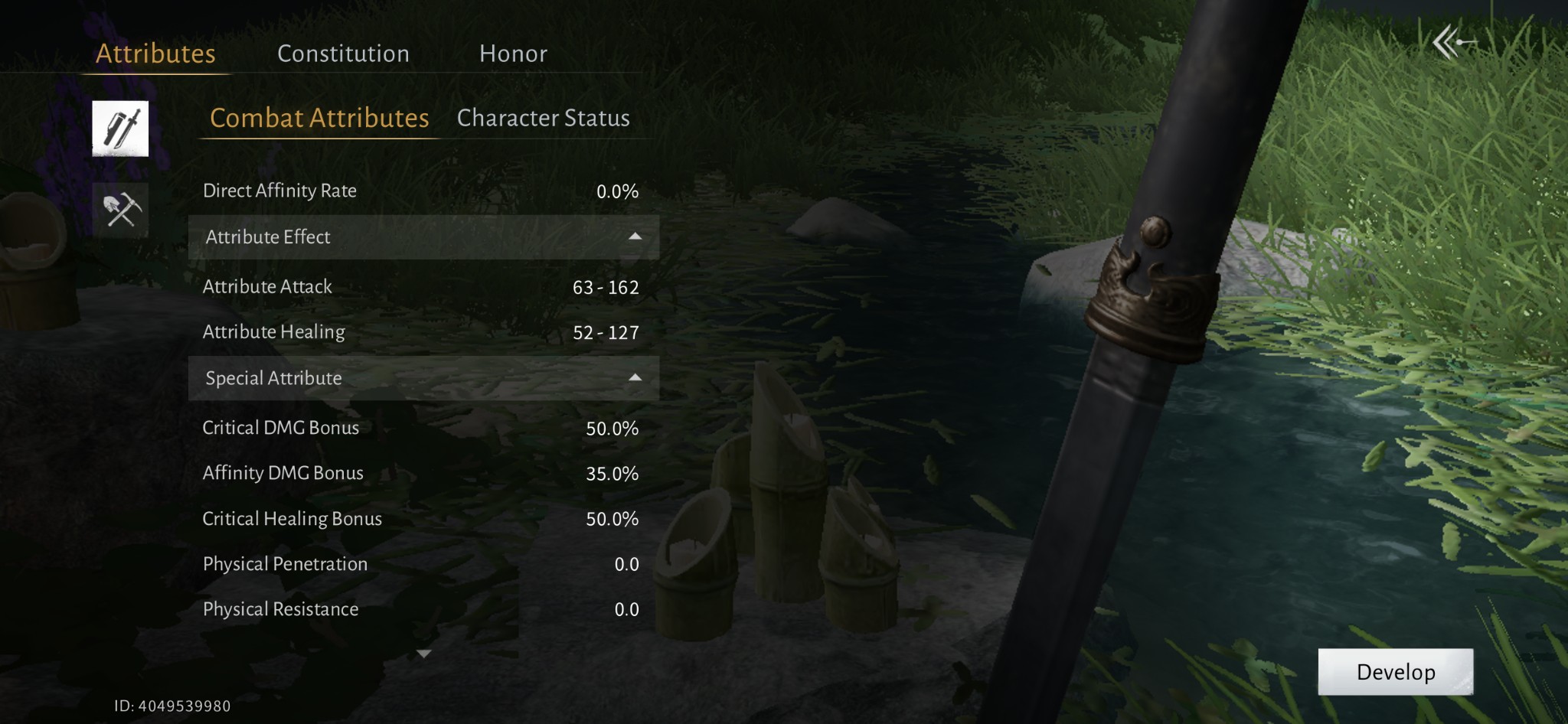Choose the Physical Penetration row
This screenshot has width=1568, height=724.
[x=420, y=564]
